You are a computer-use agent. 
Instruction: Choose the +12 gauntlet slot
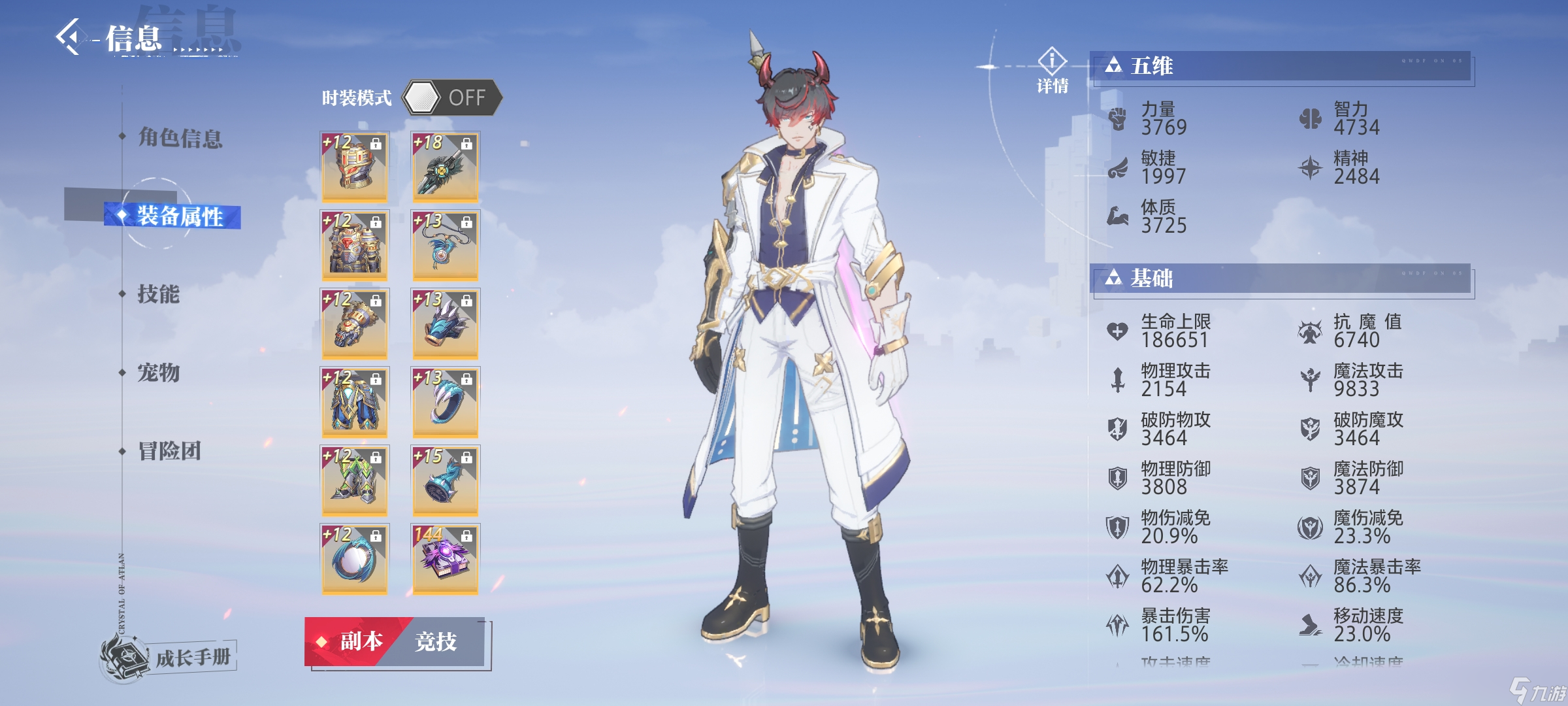[354, 323]
